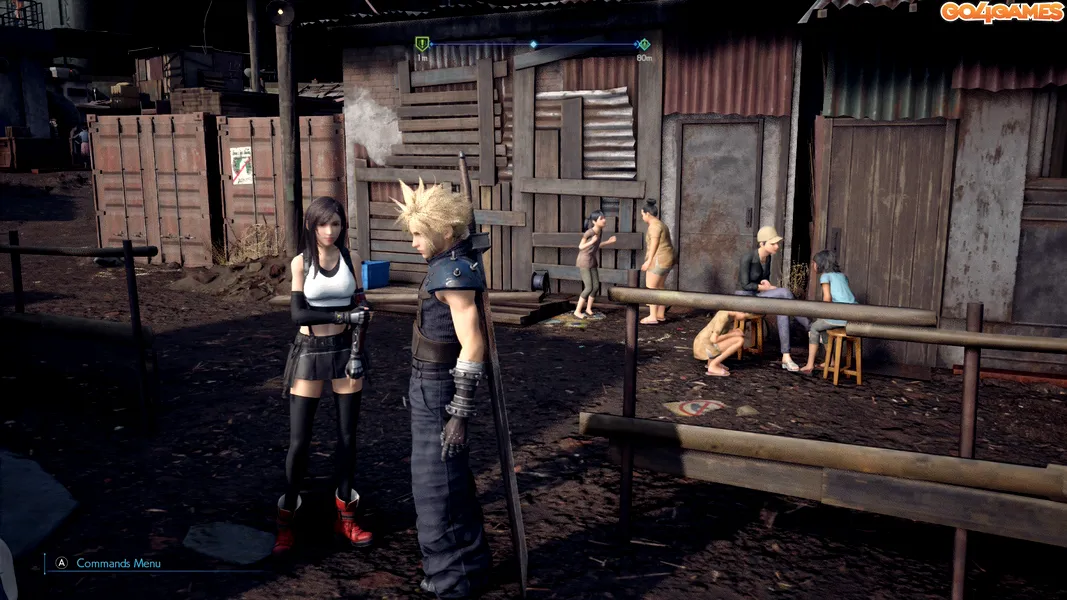The image size is (1067, 600).
Task: Click the GO4GAMES watermark logo
Action: [1001, 12]
